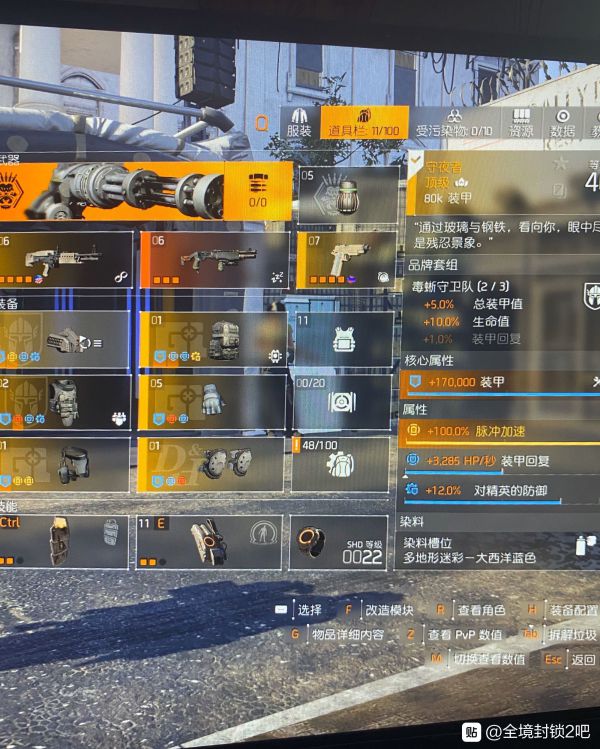The height and width of the screenshot is (749, 600).
Task: Choose the grenade slot
Action: (347, 193)
